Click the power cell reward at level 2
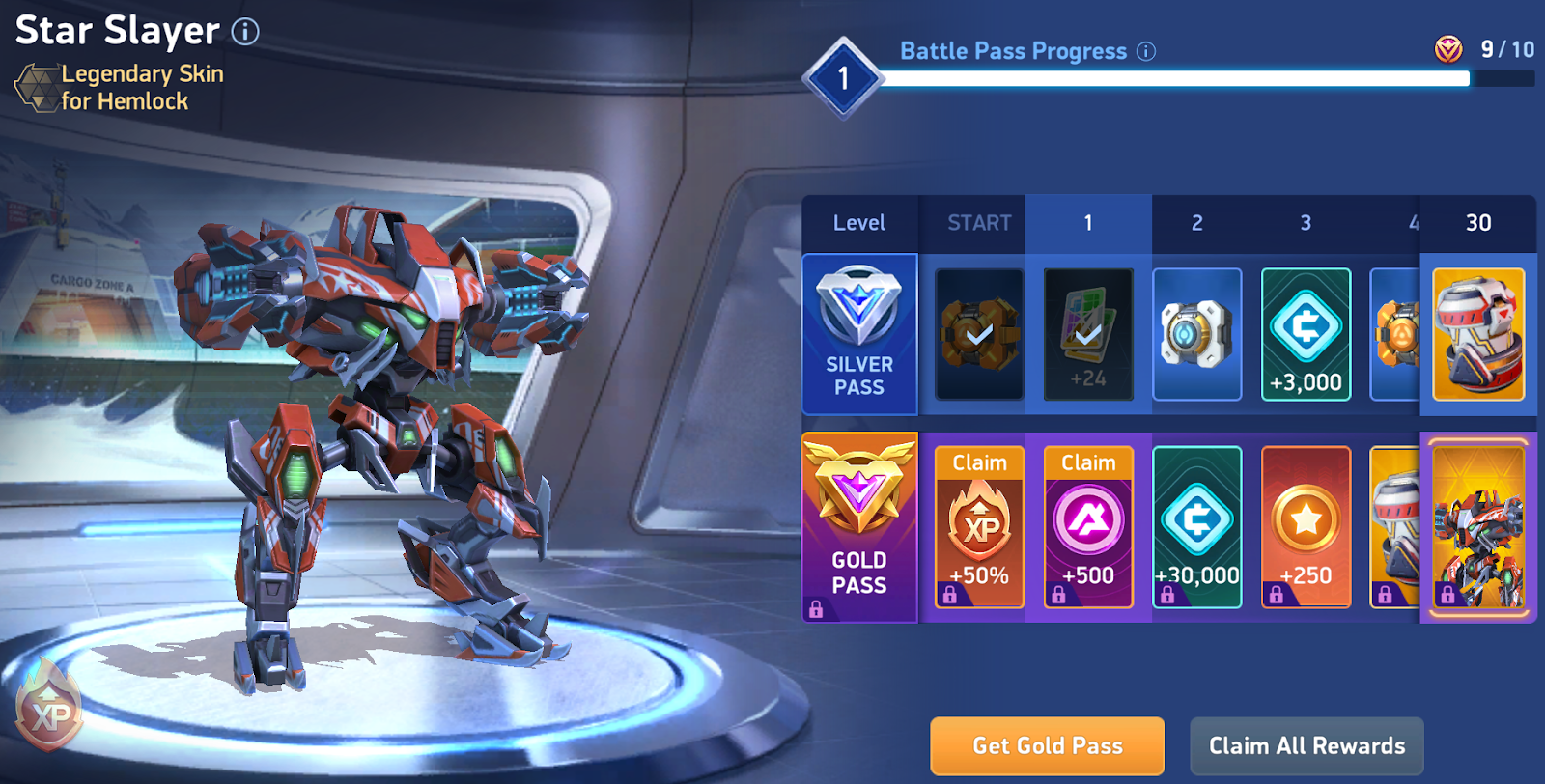Screen dimensions: 1545x784 coord(1197,333)
